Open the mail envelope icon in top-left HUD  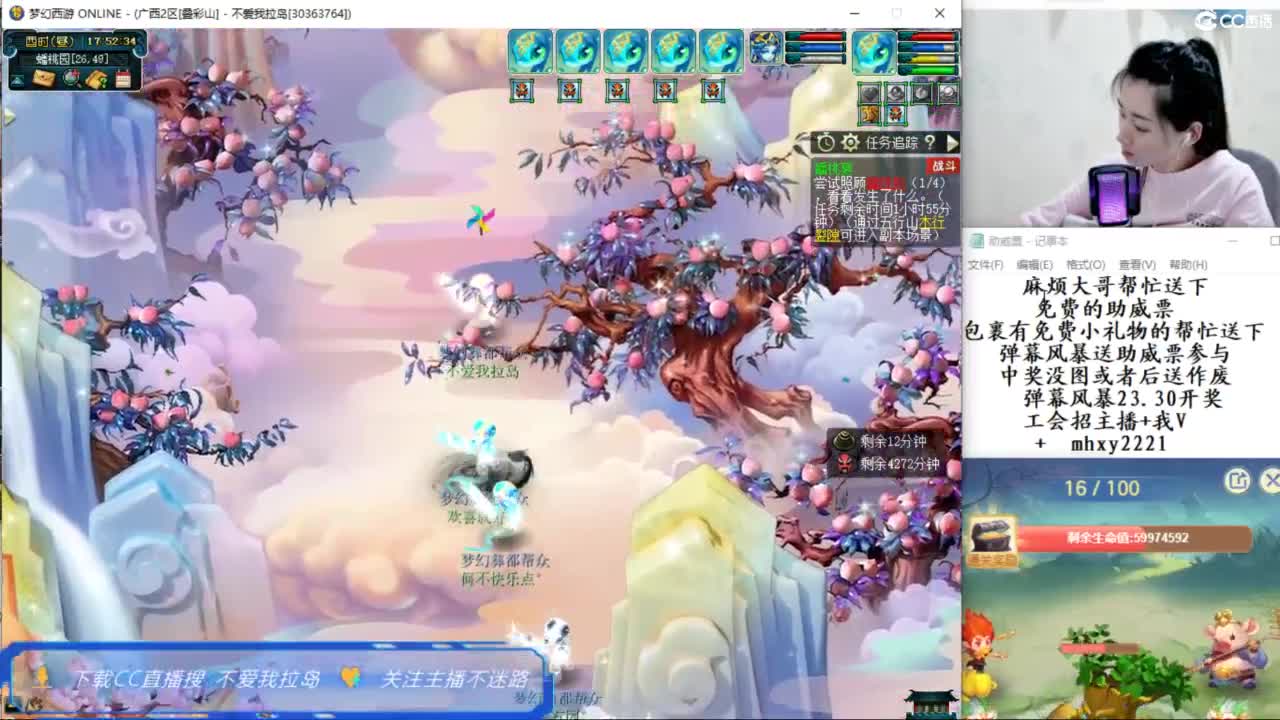[42, 80]
